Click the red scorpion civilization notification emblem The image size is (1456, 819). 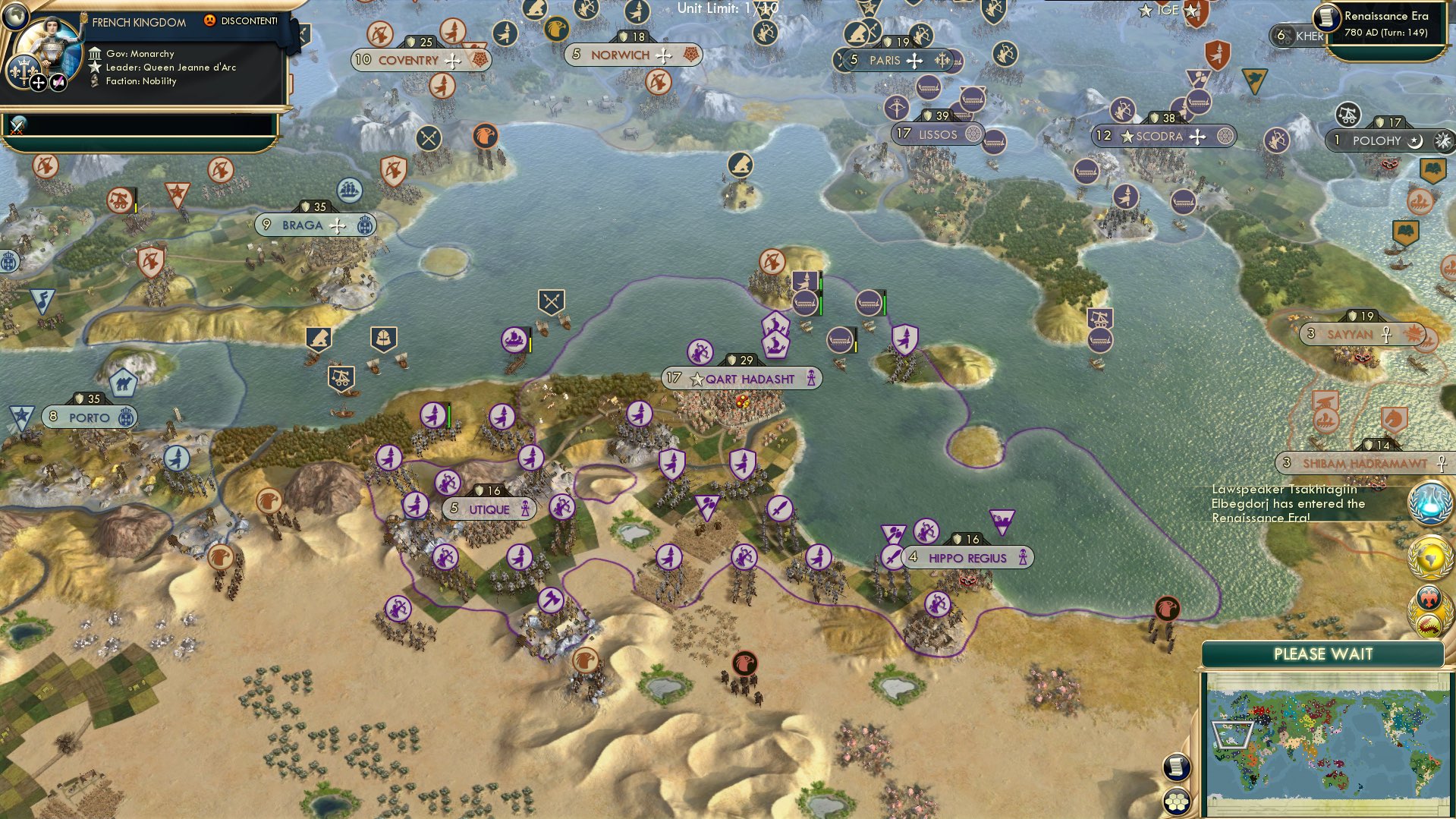[x=1429, y=624]
